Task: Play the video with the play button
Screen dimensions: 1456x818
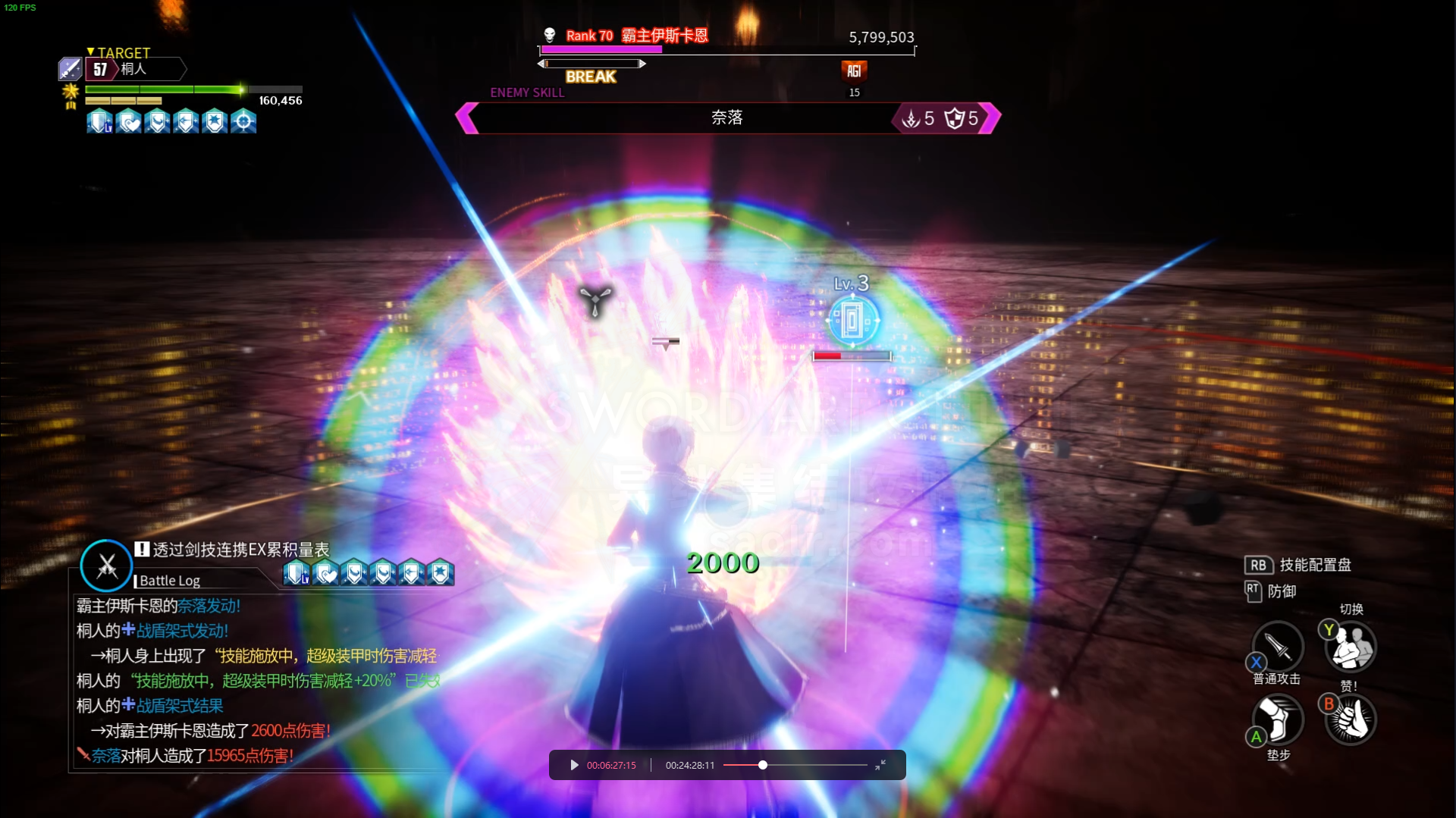Action: click(574, 765)
